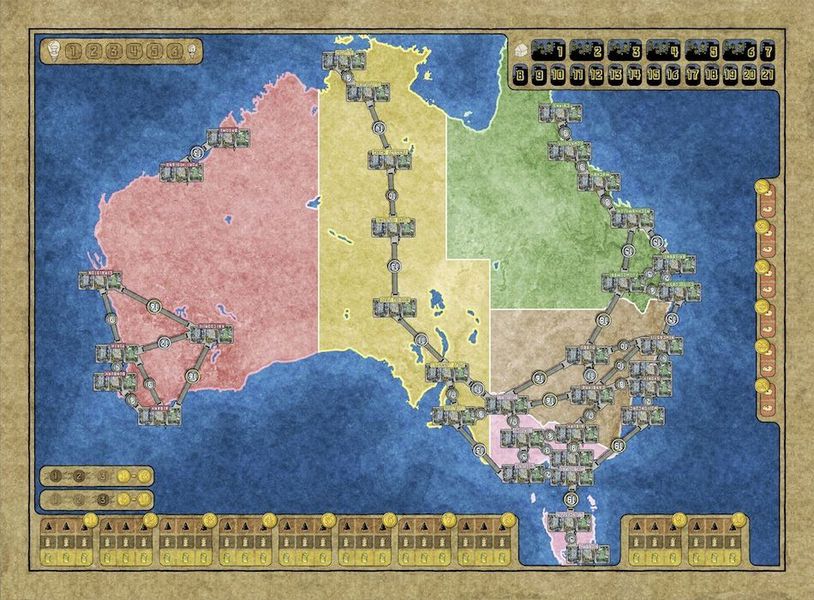Viewport: 814px width, 600px height.
Task: Select space 1 on the city track
Action: tap(547, 52)
